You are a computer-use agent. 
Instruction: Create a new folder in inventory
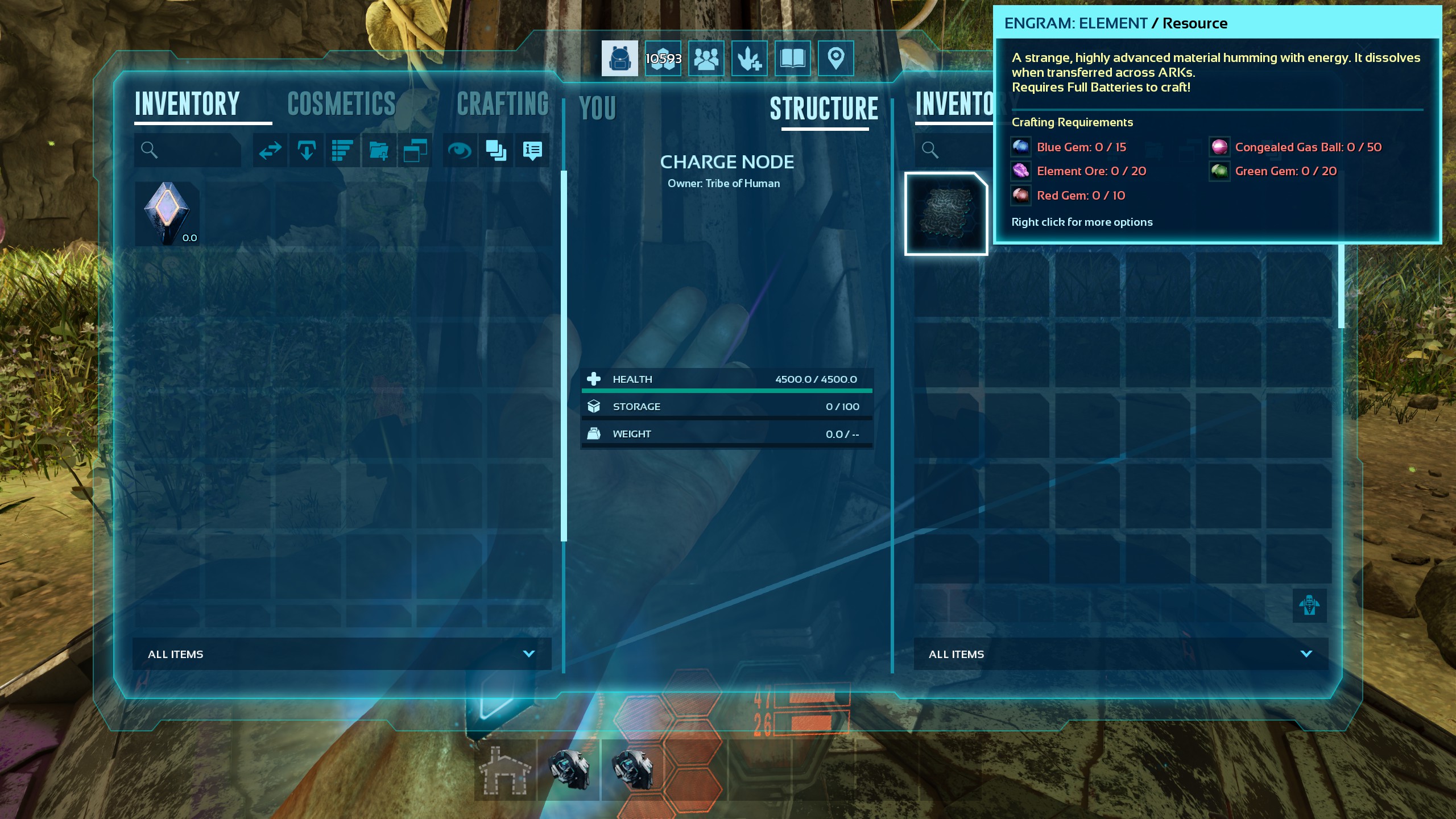point(379,150)
